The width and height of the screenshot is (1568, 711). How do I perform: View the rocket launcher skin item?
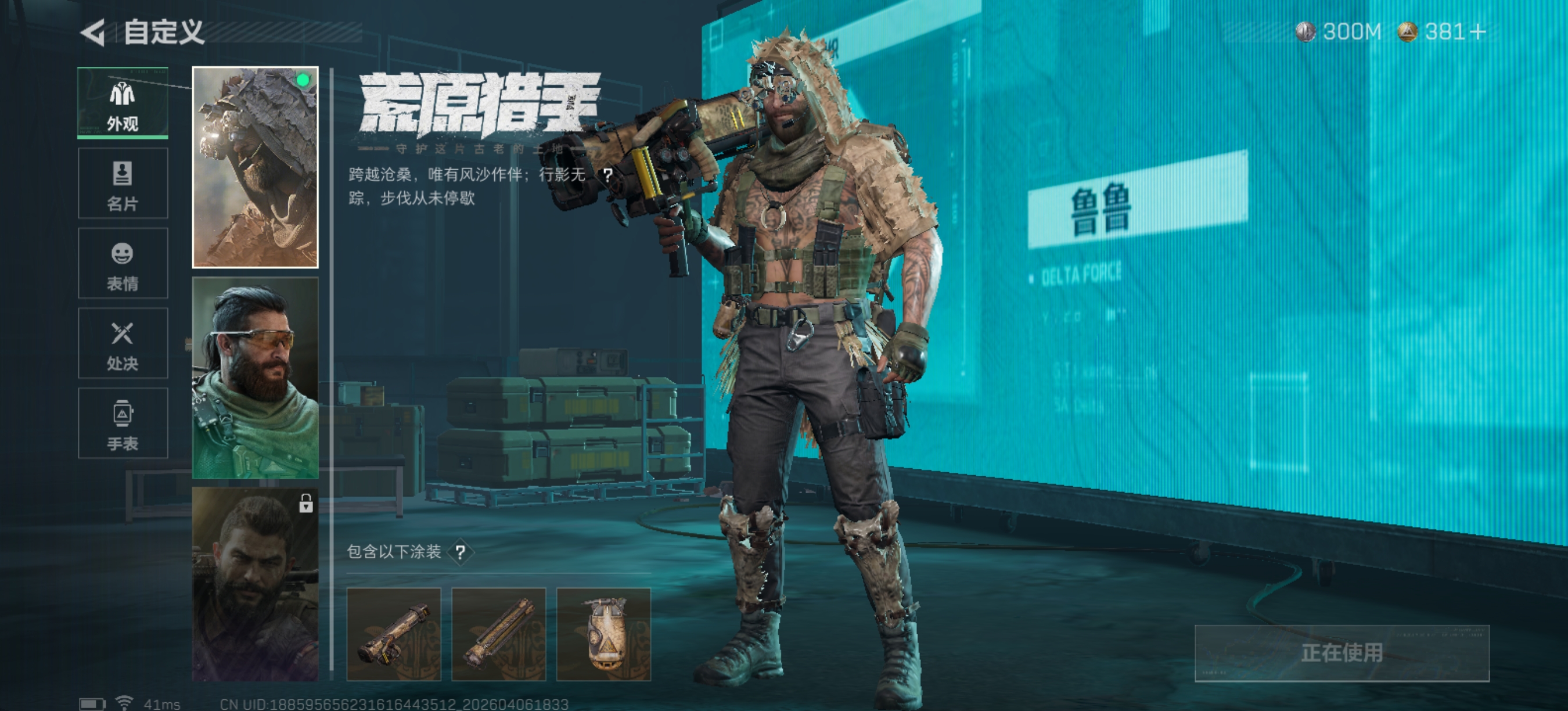pyautogui.click(x=394, y=634)
